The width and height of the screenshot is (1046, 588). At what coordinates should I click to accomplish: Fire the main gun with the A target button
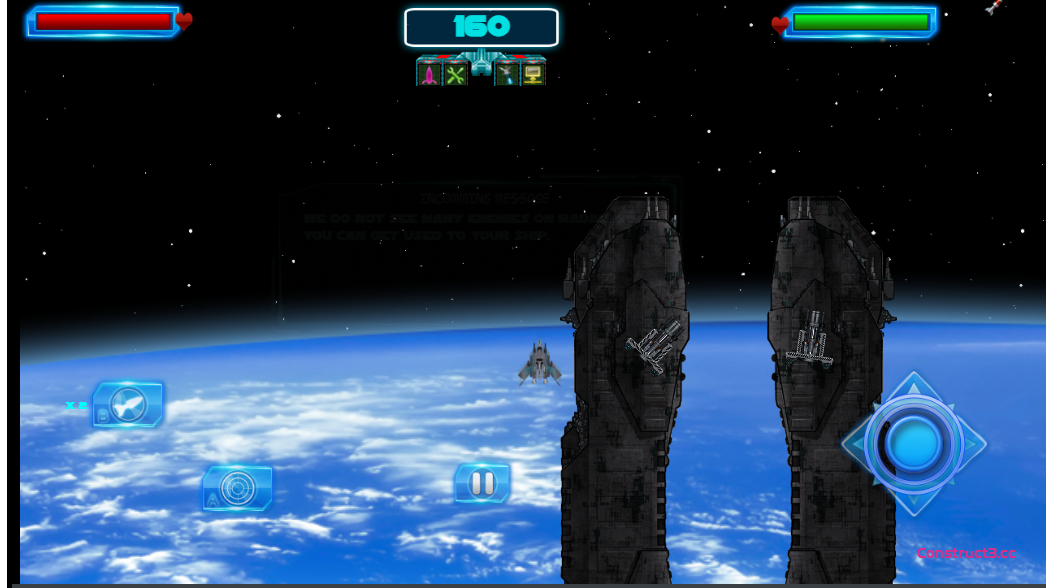[x=237, y=488]
